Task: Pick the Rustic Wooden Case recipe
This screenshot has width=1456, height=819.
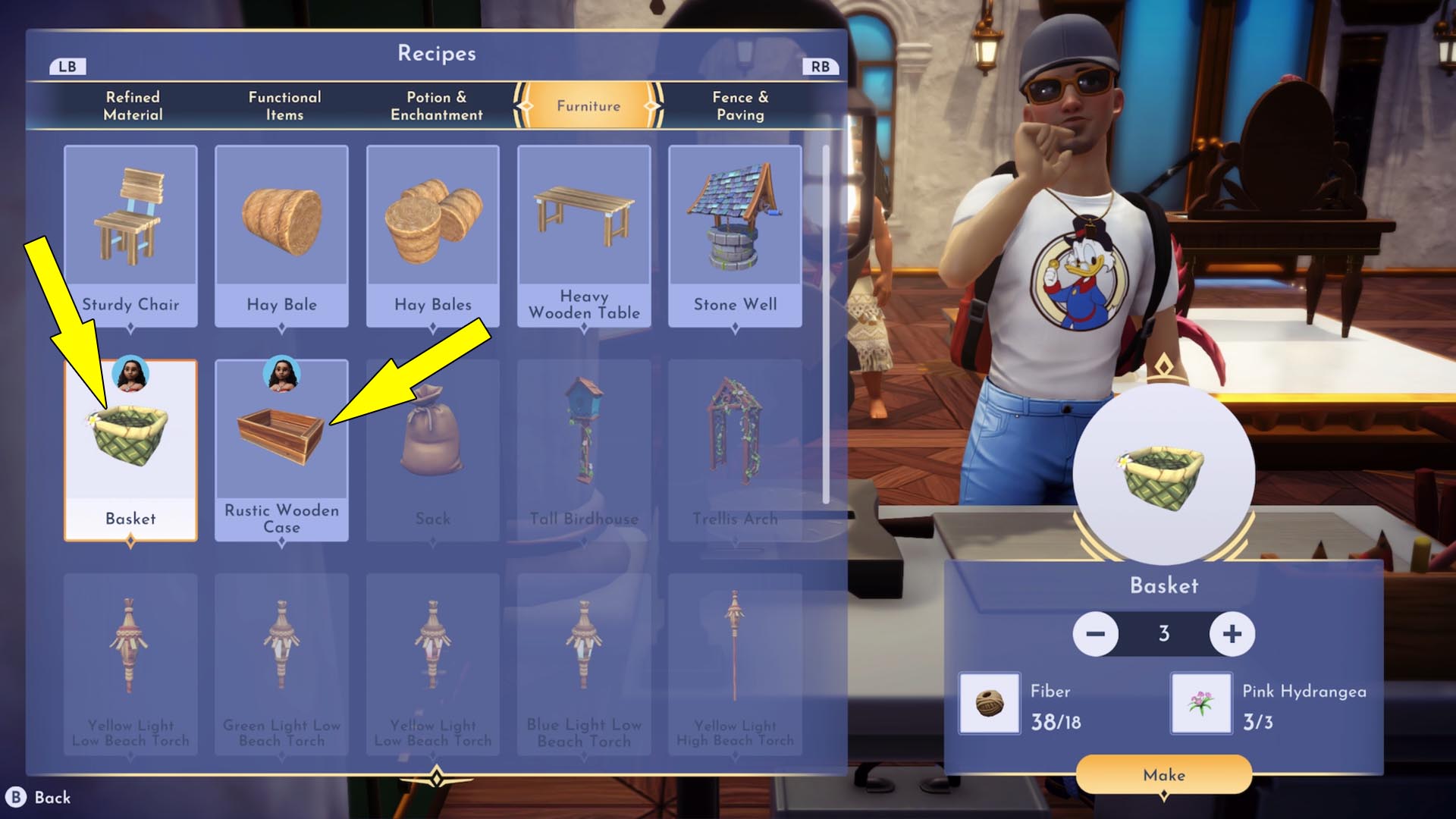Action: tap(281, 440)
